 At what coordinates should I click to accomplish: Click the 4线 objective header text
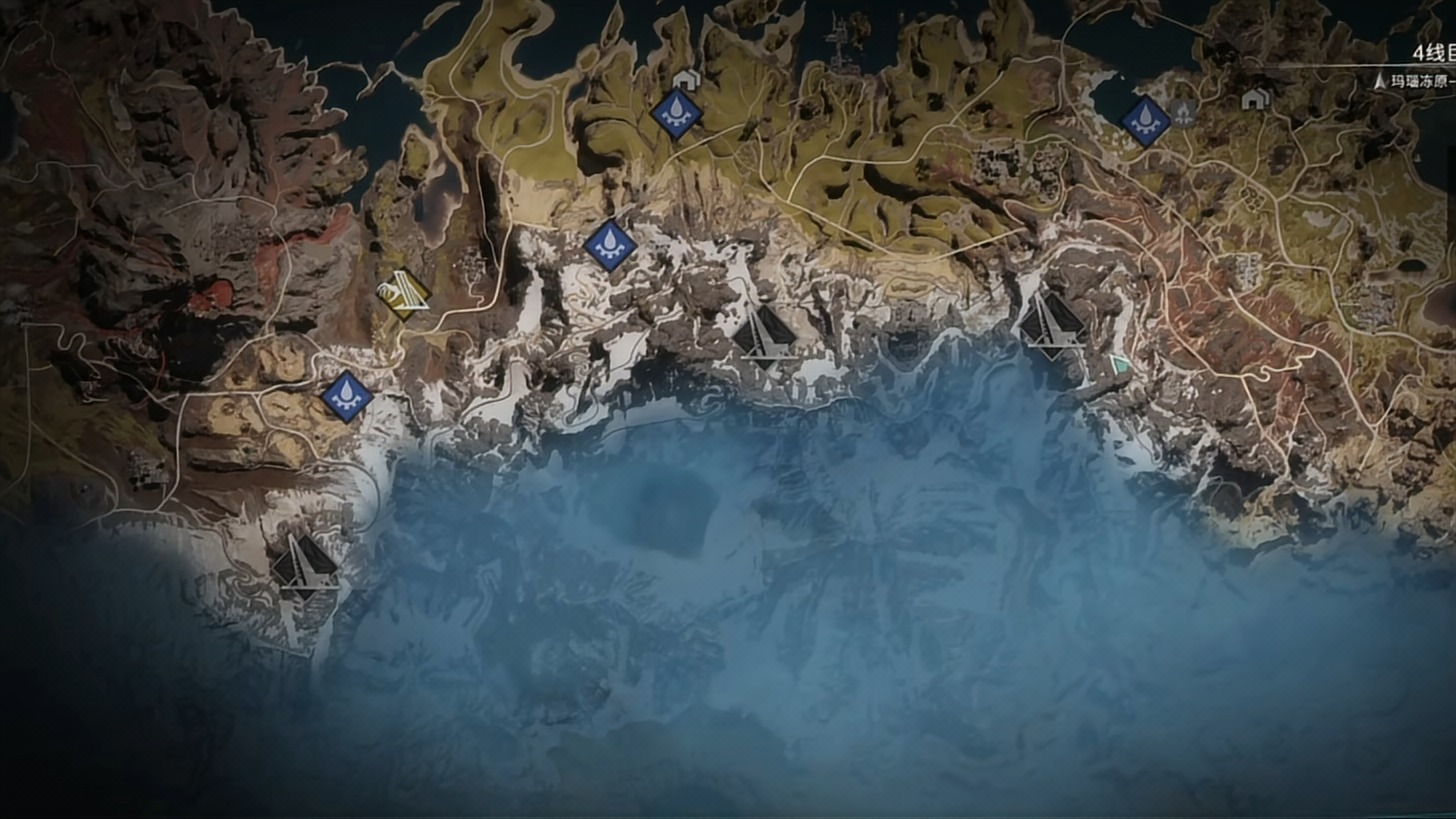point(1432,52)
